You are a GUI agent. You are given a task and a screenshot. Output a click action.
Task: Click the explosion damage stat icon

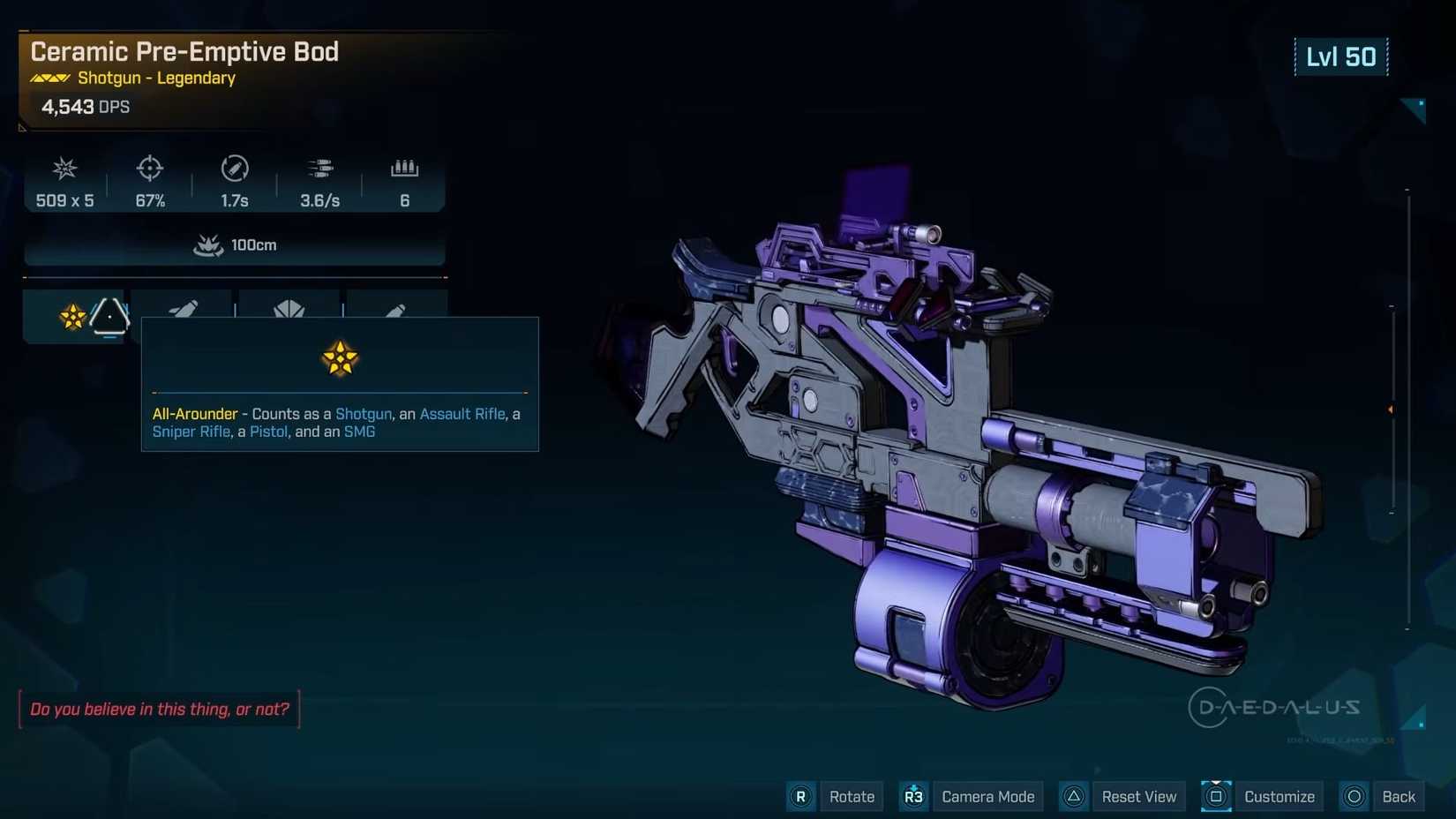(64, 169)
